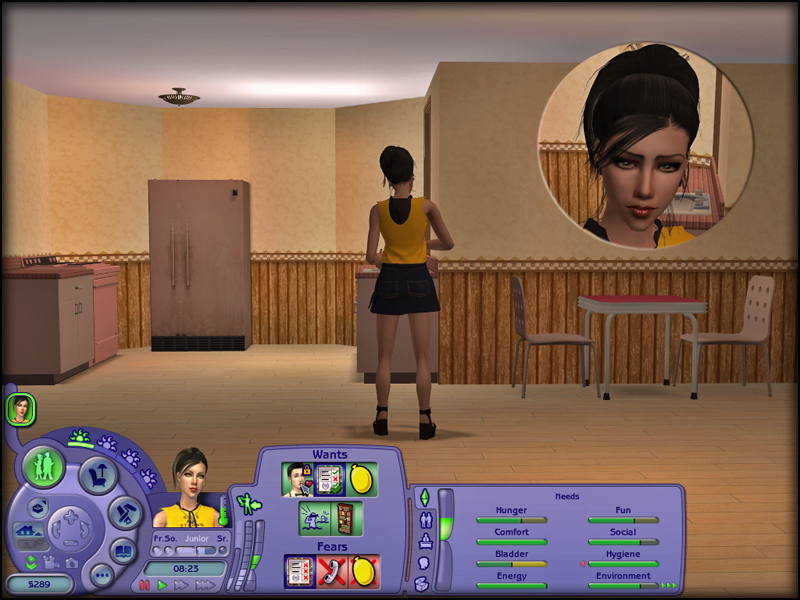Switch to Live mode button
Viewport: 800px width, 600px height.
(x=44, y=468)
